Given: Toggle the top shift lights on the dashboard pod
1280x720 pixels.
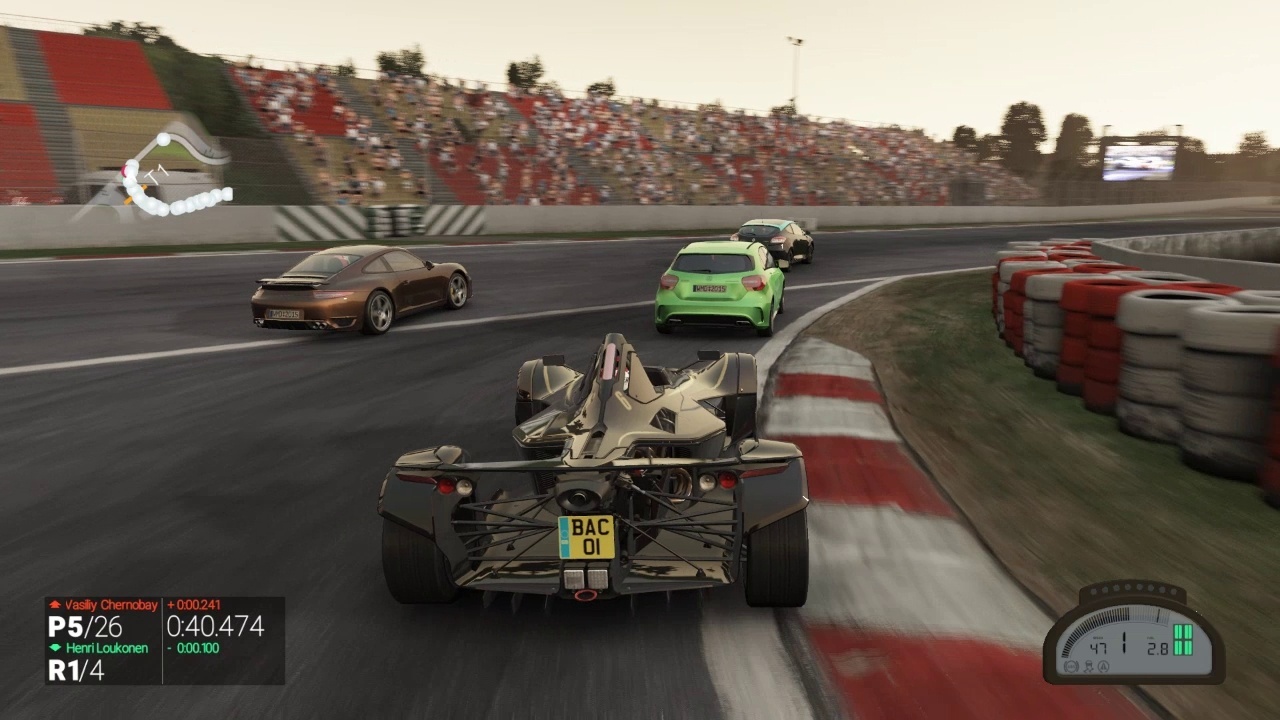Looking at the screenshot, I should tap(1133, 589).
